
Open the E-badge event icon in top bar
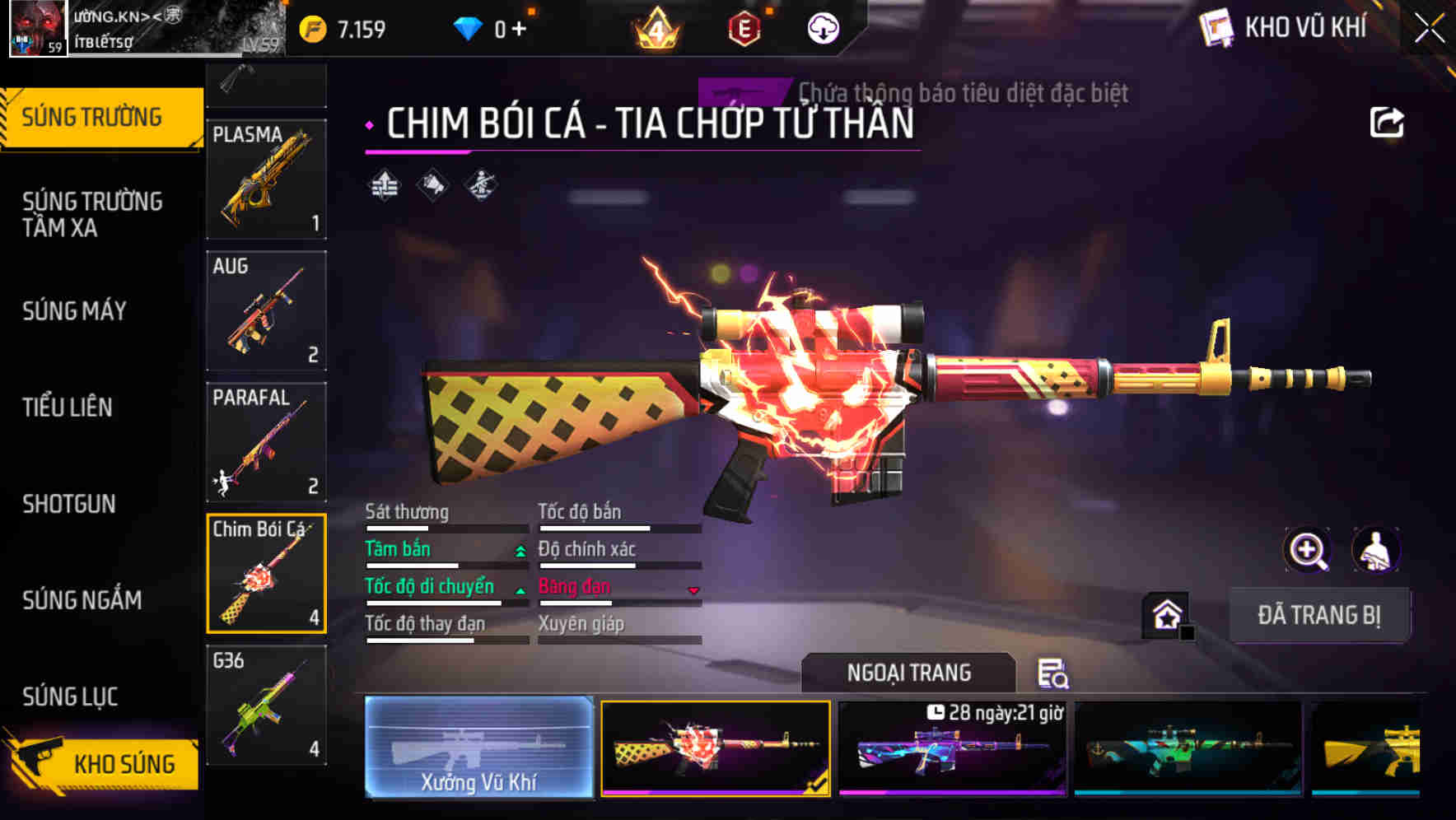click(x=745, y=27)
